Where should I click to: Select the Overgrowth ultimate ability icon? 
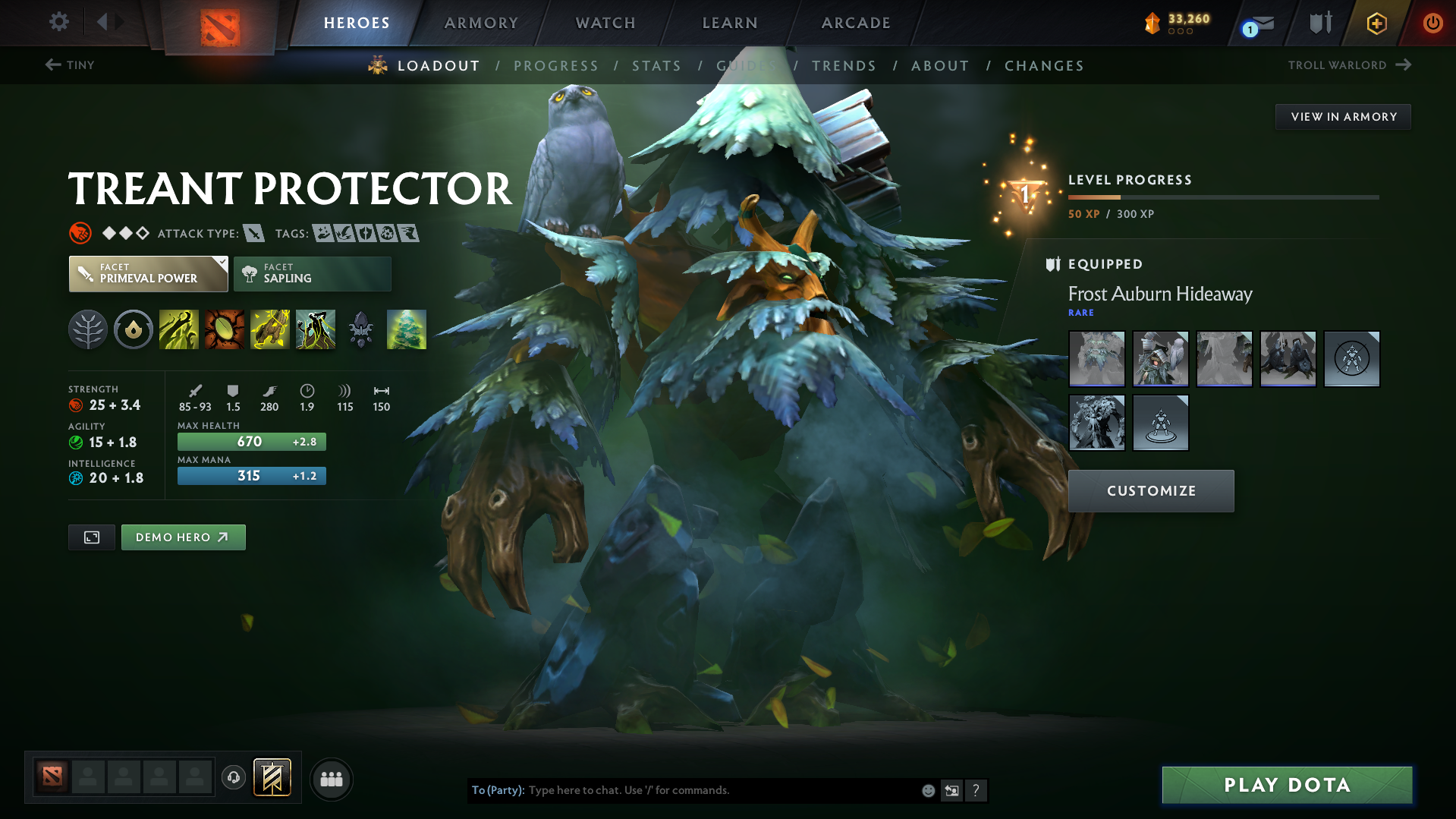tap(316, 329)
